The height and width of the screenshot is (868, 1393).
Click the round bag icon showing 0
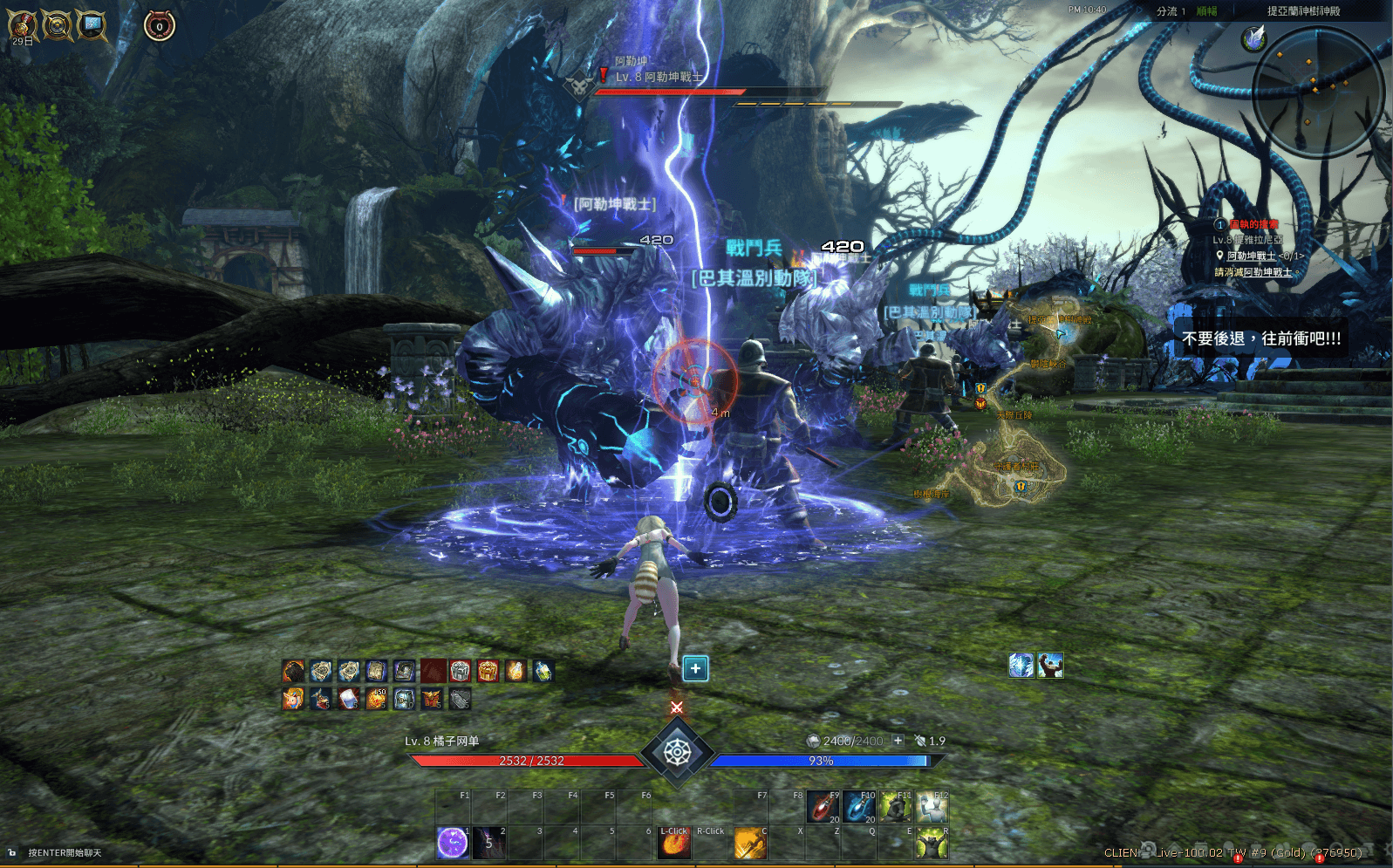coord(159,26)
